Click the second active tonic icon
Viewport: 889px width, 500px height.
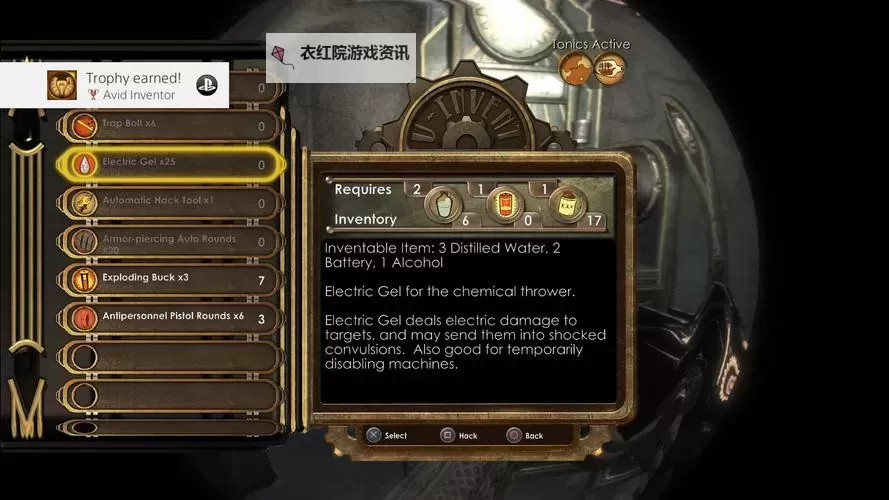click(x=609, y=68)
